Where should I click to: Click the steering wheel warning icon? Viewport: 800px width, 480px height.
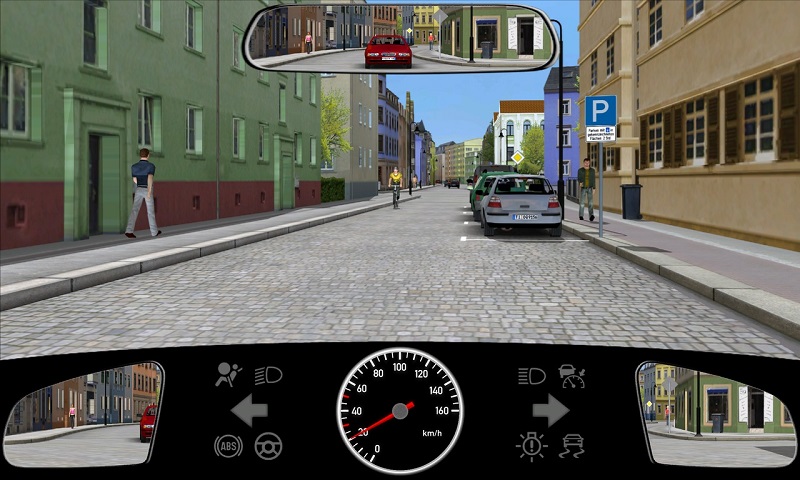(269, 445)
